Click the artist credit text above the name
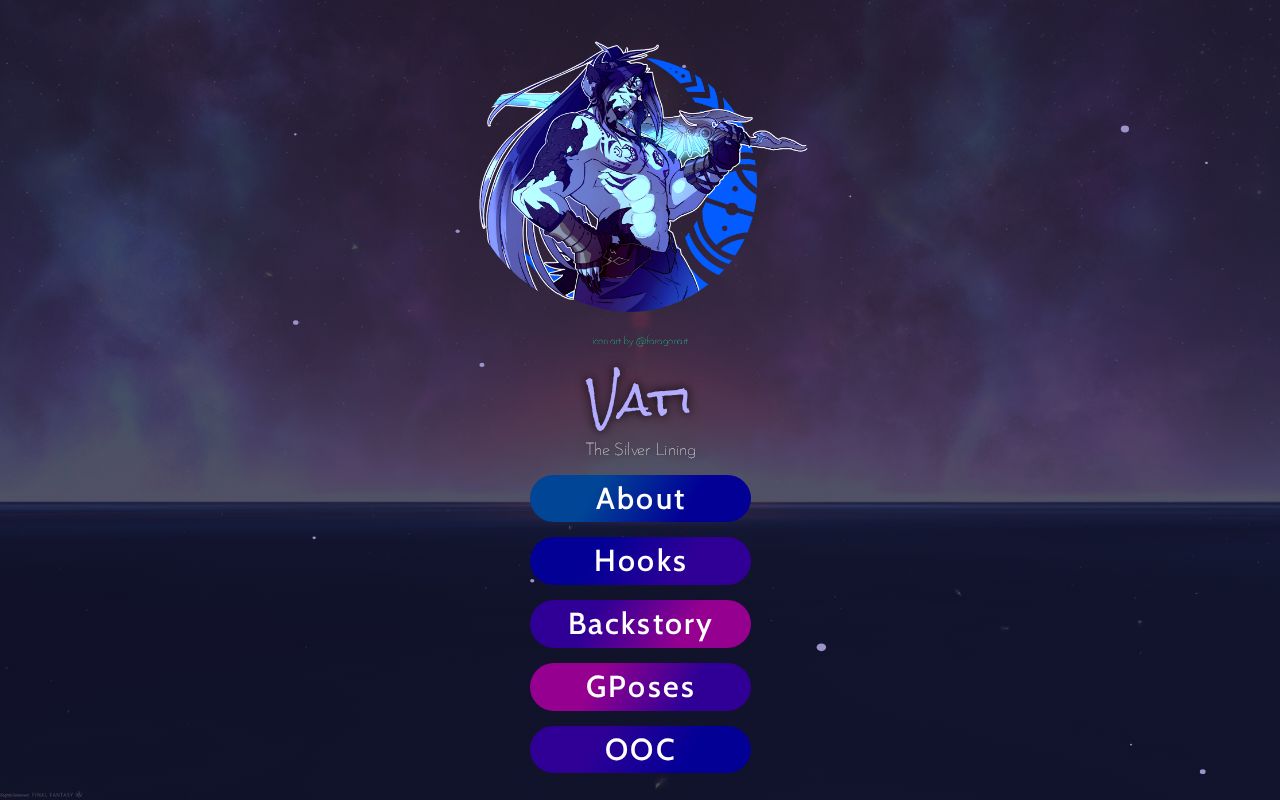Viewport: 1280px width, 800px height. [640, 340]
